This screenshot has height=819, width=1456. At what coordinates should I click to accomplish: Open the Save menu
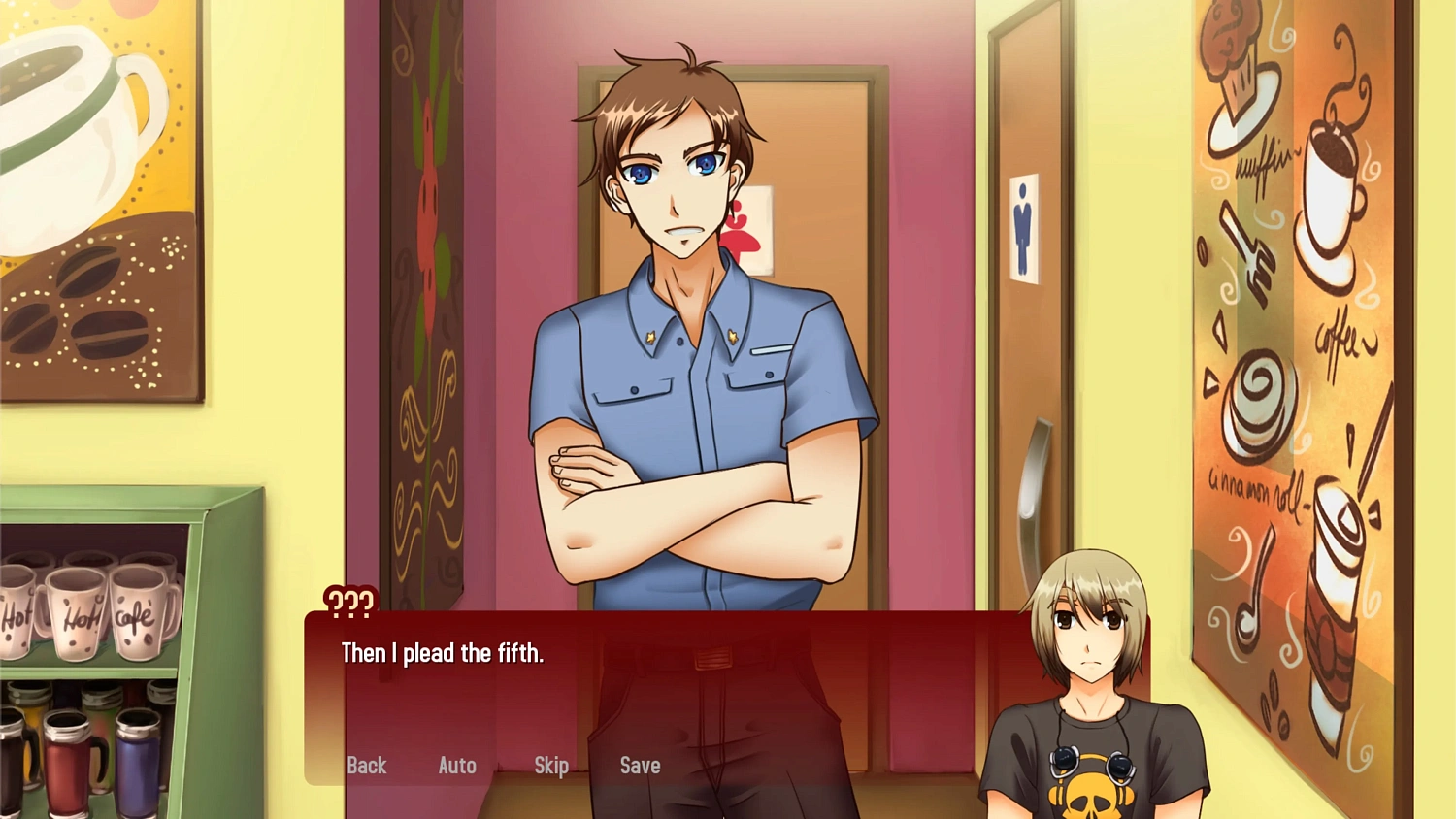[x=639, y=766]
